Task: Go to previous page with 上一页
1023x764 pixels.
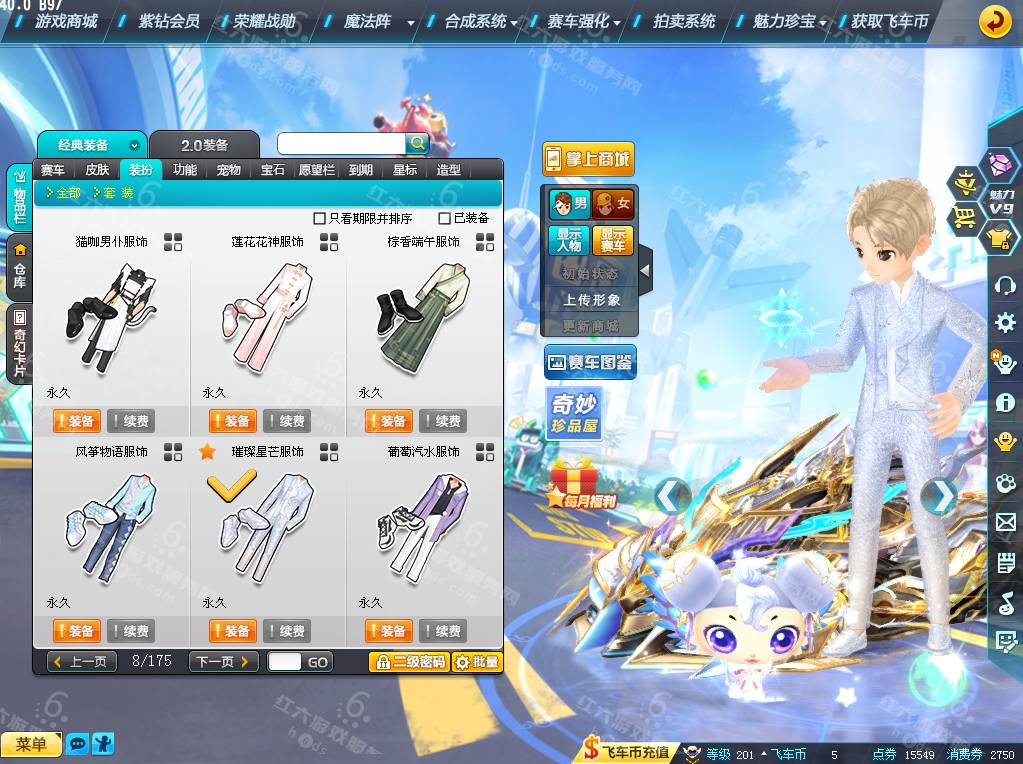Action: click(82, 662)
